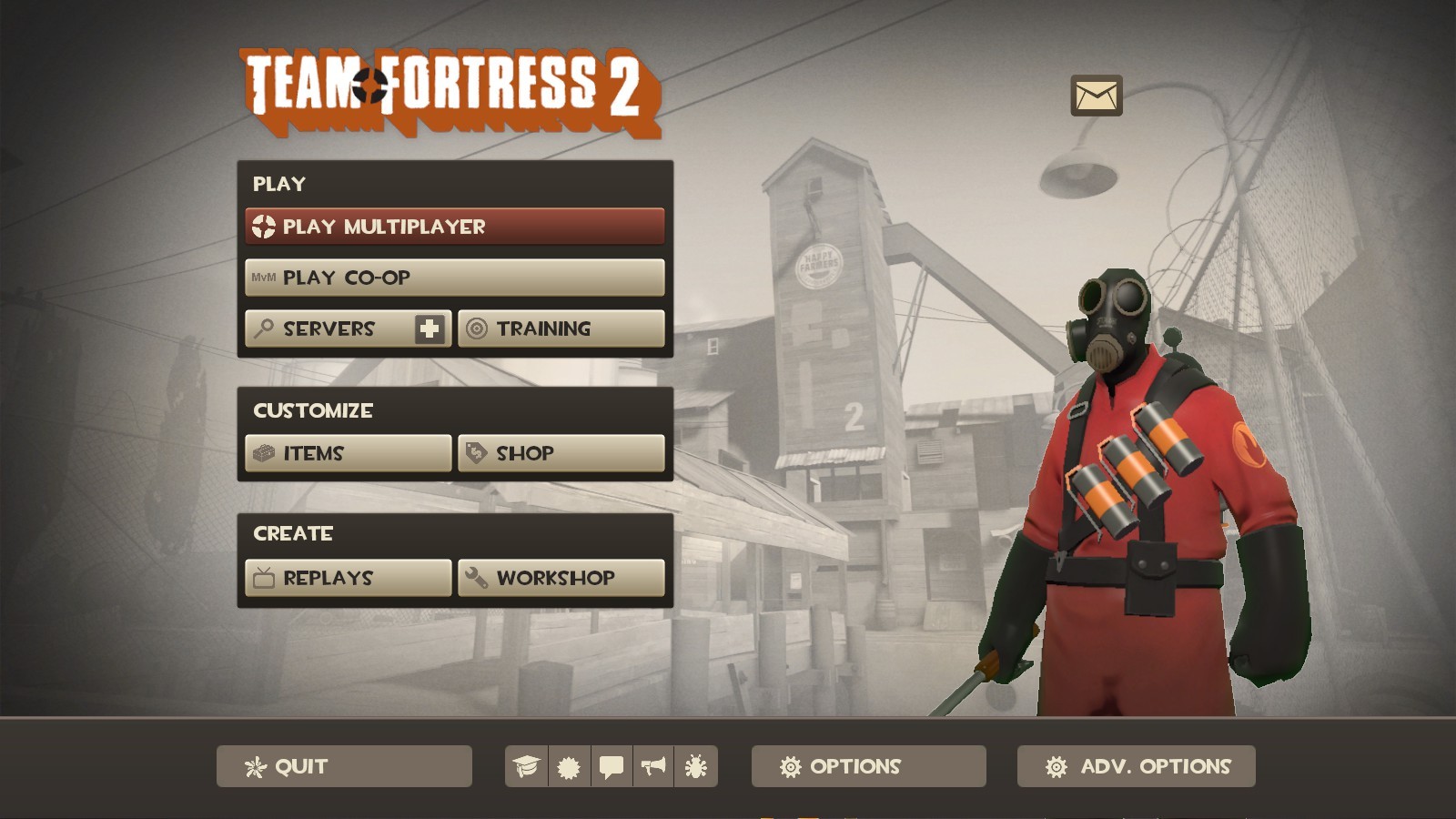
Task: Click the magnifying glass on Servers button
Action: tap(264, 329)
